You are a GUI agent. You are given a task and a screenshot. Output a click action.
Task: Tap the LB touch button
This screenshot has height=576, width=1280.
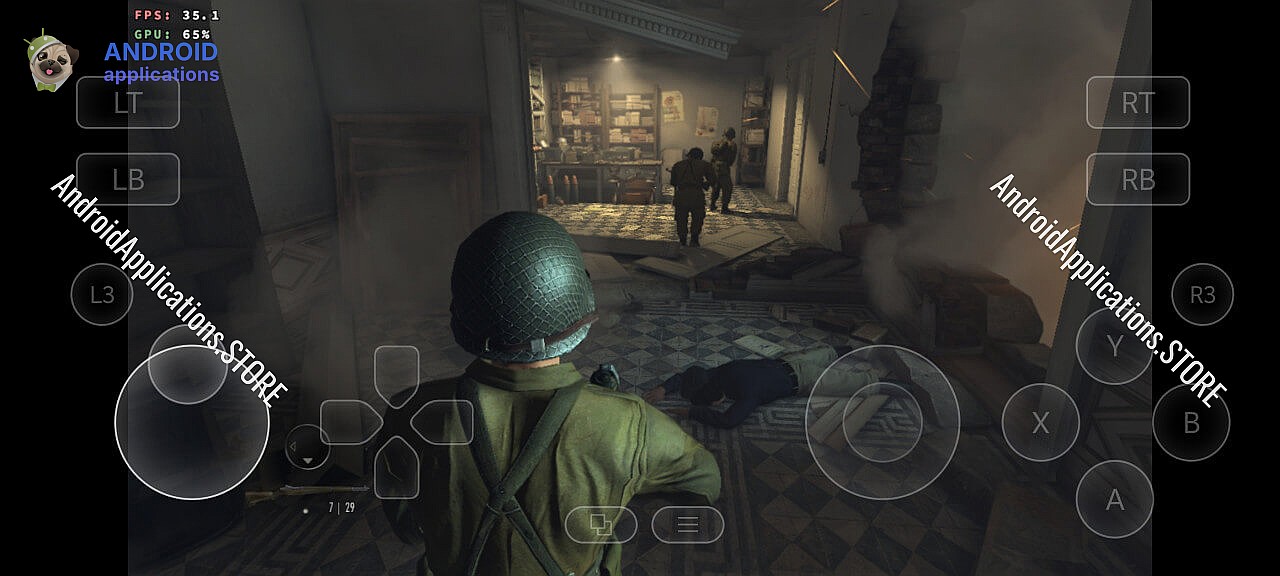(128, 179)
